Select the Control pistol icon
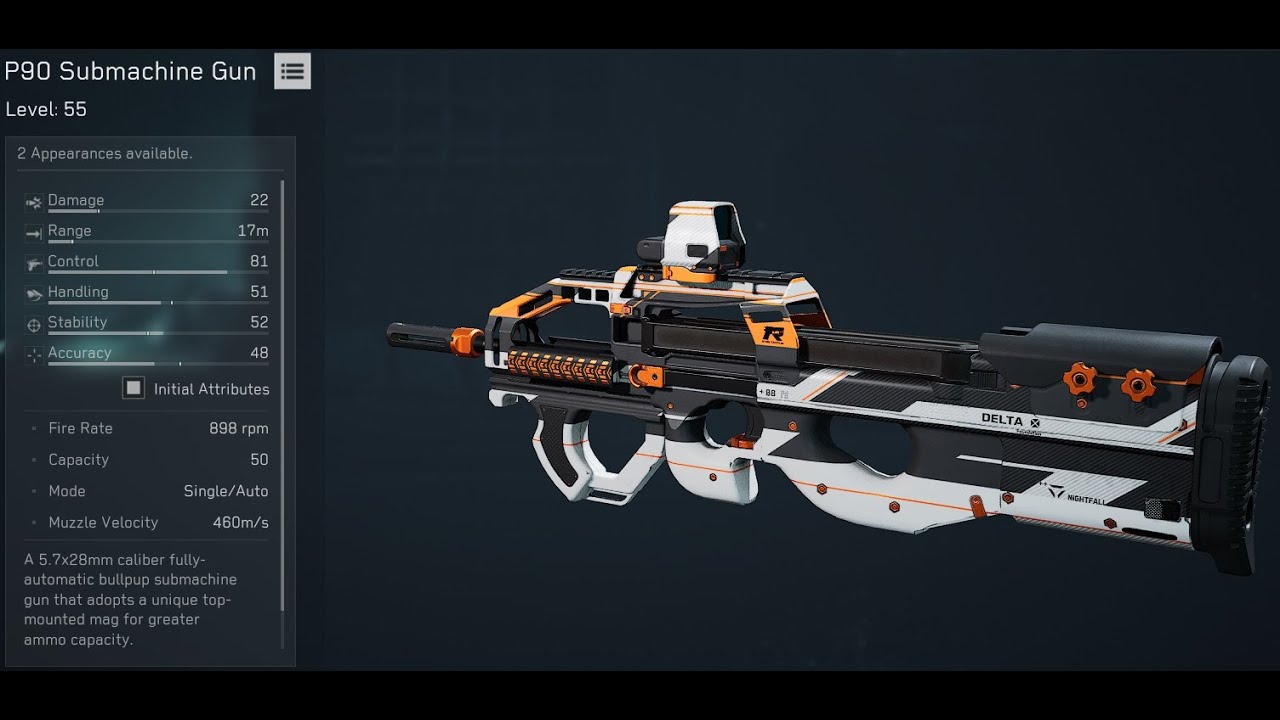This screenshot has height=720, width=1280. coord(33,261)
